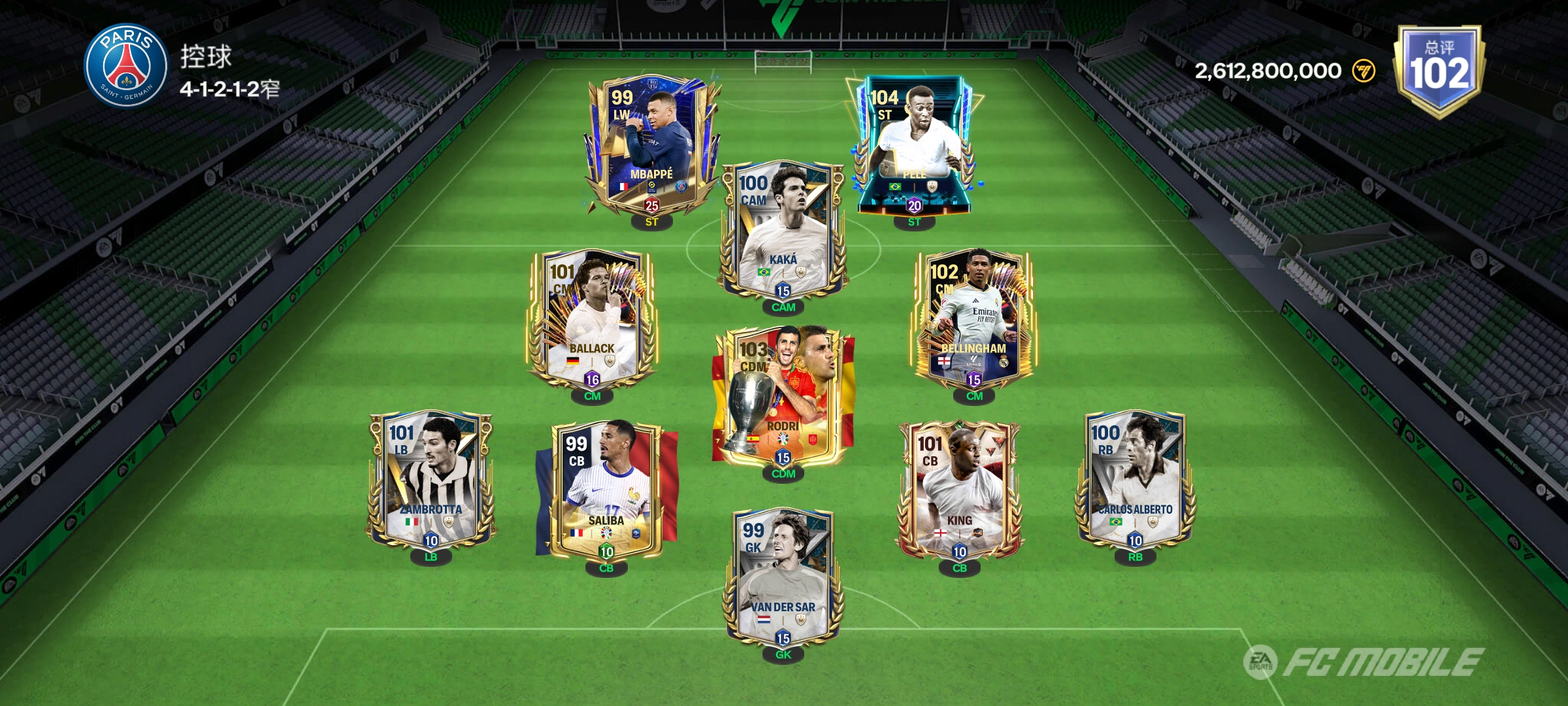Select Ballack's midfielder card
Screen dimensions: 1568x706
click(592, 320)
